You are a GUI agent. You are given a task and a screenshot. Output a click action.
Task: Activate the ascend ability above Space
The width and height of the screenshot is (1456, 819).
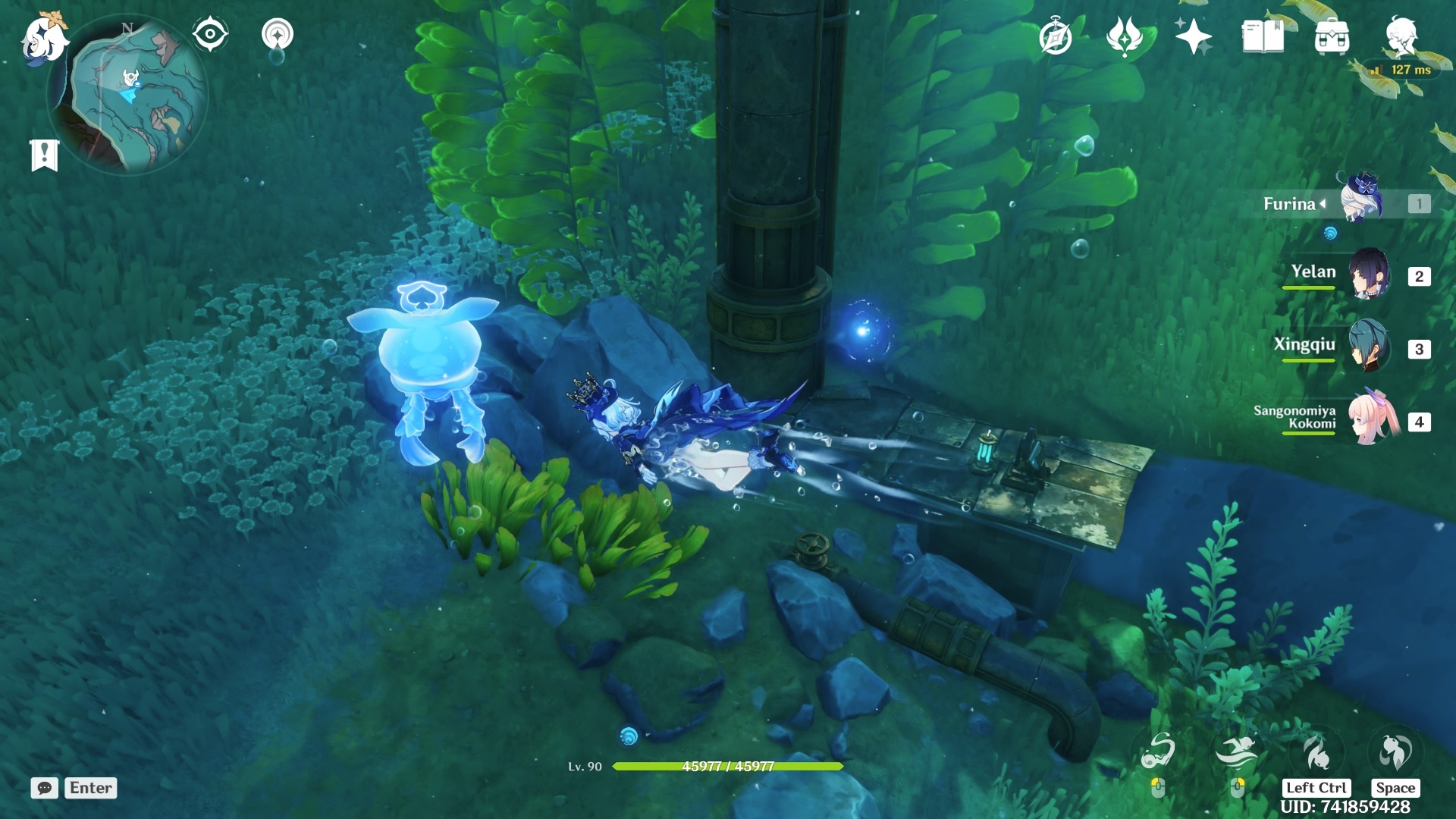coord(1395,752)
